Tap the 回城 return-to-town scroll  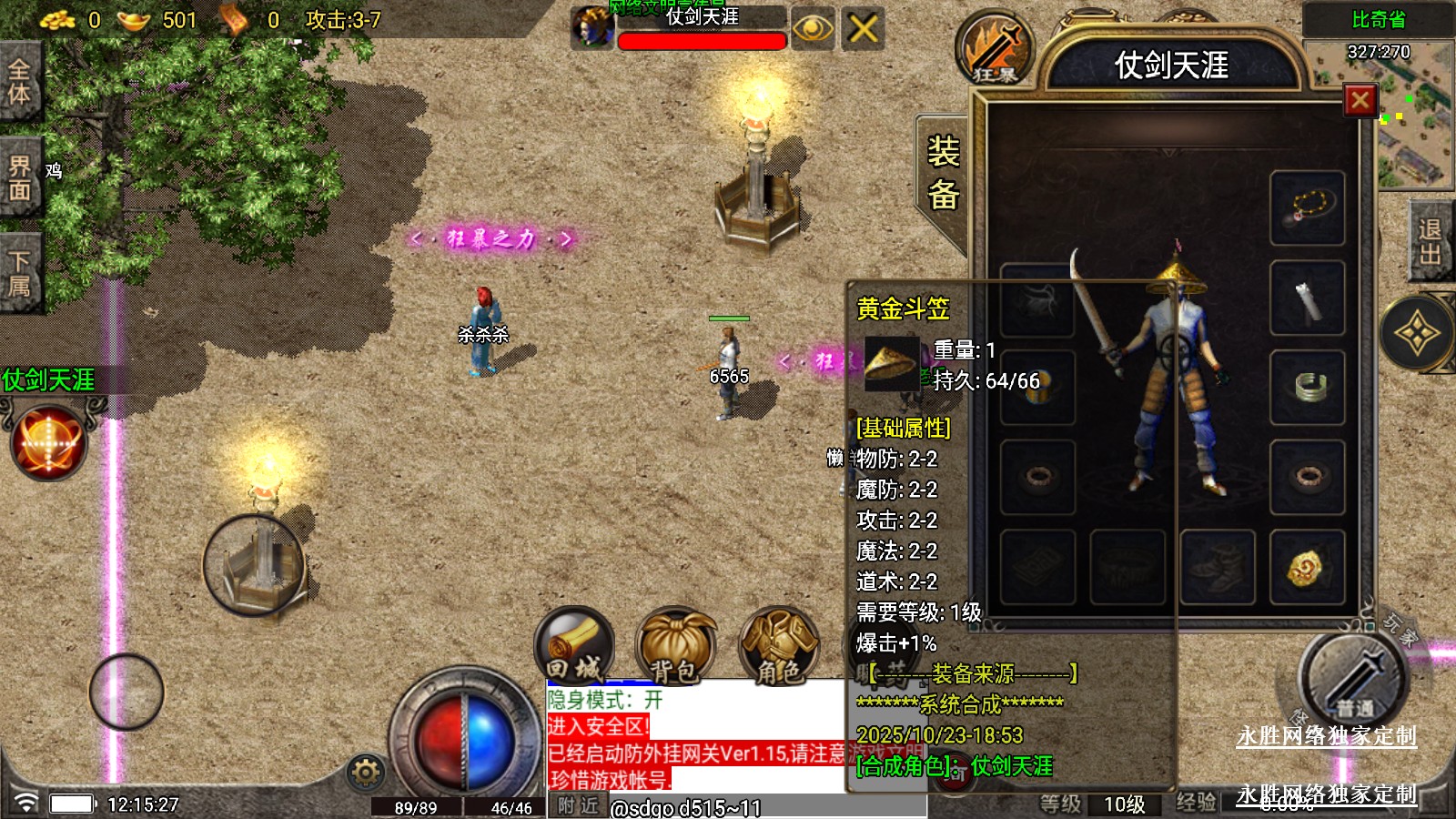(574, 646)
